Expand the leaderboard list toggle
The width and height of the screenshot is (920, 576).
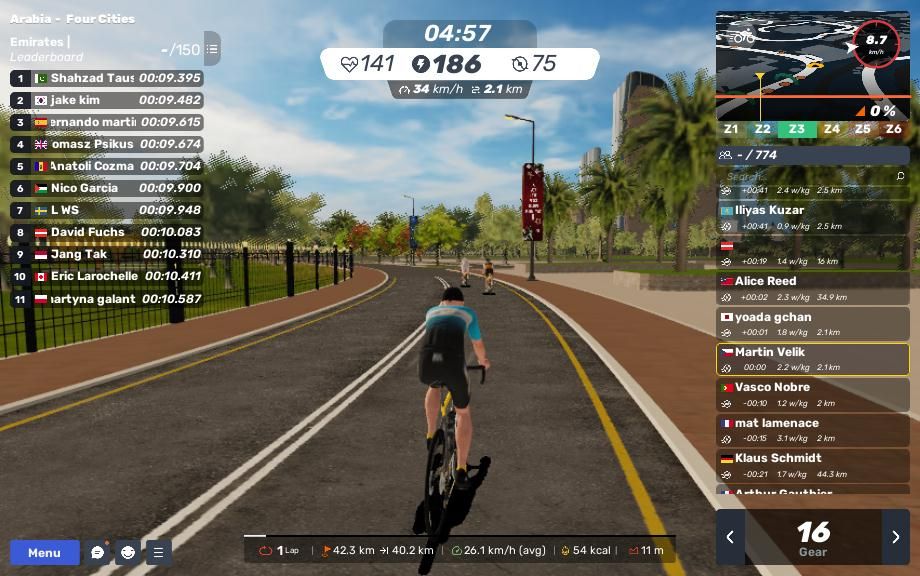[x=212, y=48]
